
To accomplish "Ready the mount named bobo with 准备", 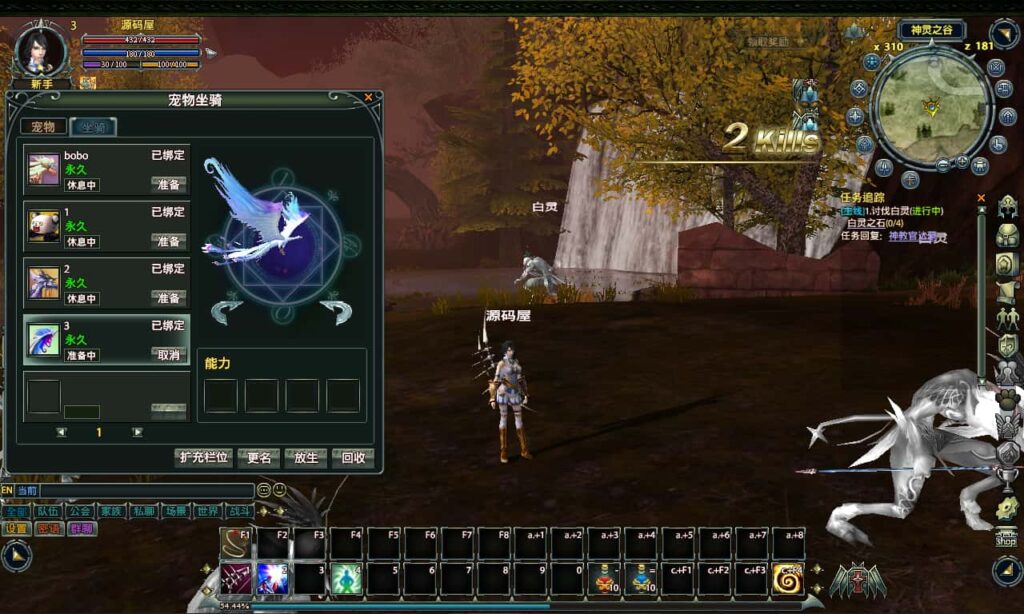I will tap(168, 185).
